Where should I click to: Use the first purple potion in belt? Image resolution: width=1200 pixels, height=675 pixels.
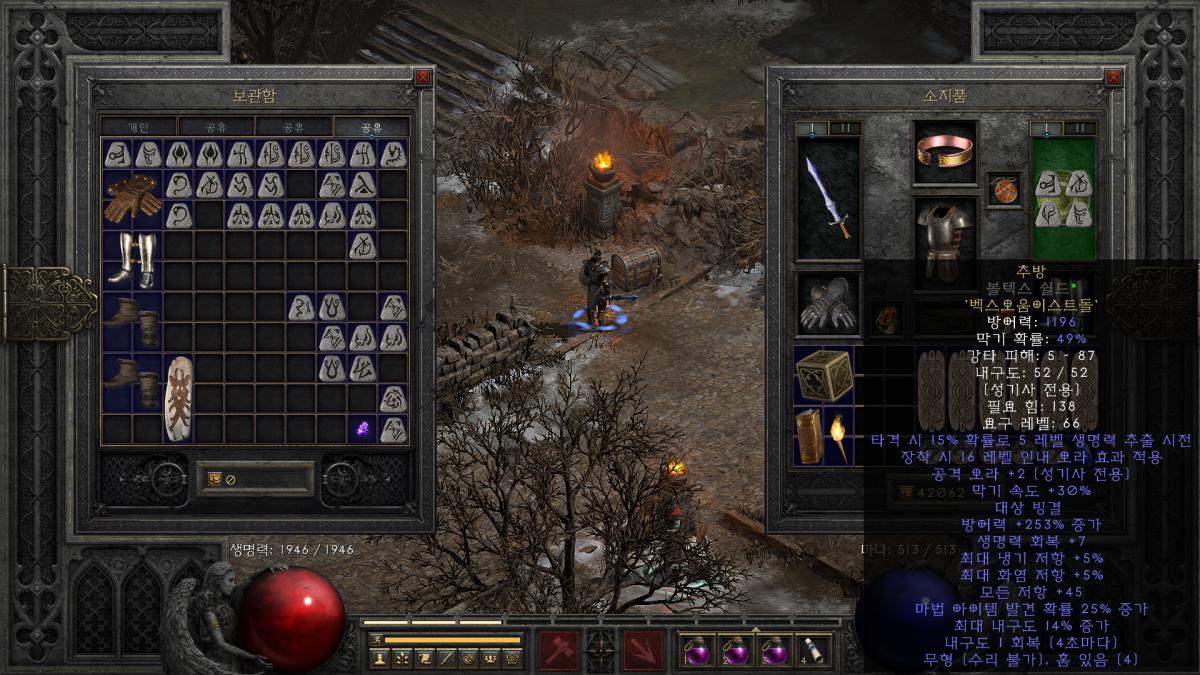coord(696,651)
